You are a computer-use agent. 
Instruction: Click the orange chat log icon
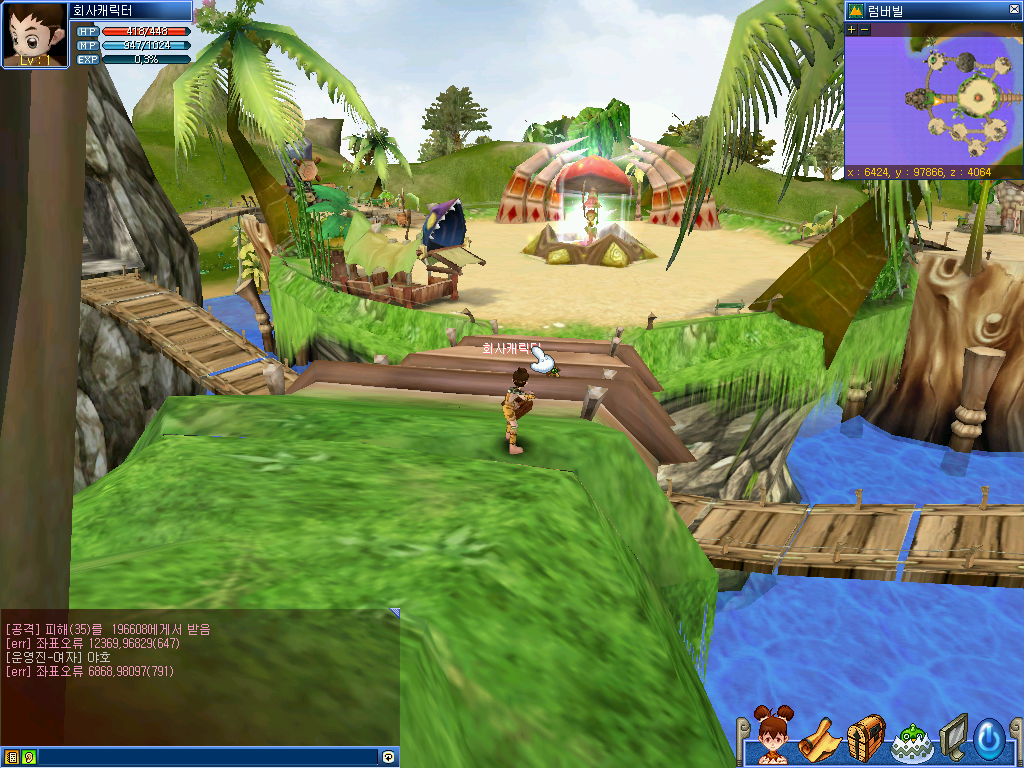(13, 757)
